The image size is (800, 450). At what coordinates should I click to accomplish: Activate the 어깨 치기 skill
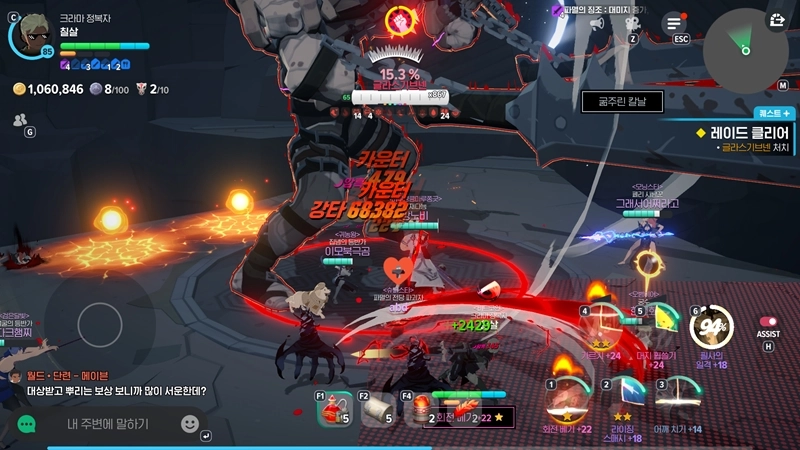tap(679, 399)
